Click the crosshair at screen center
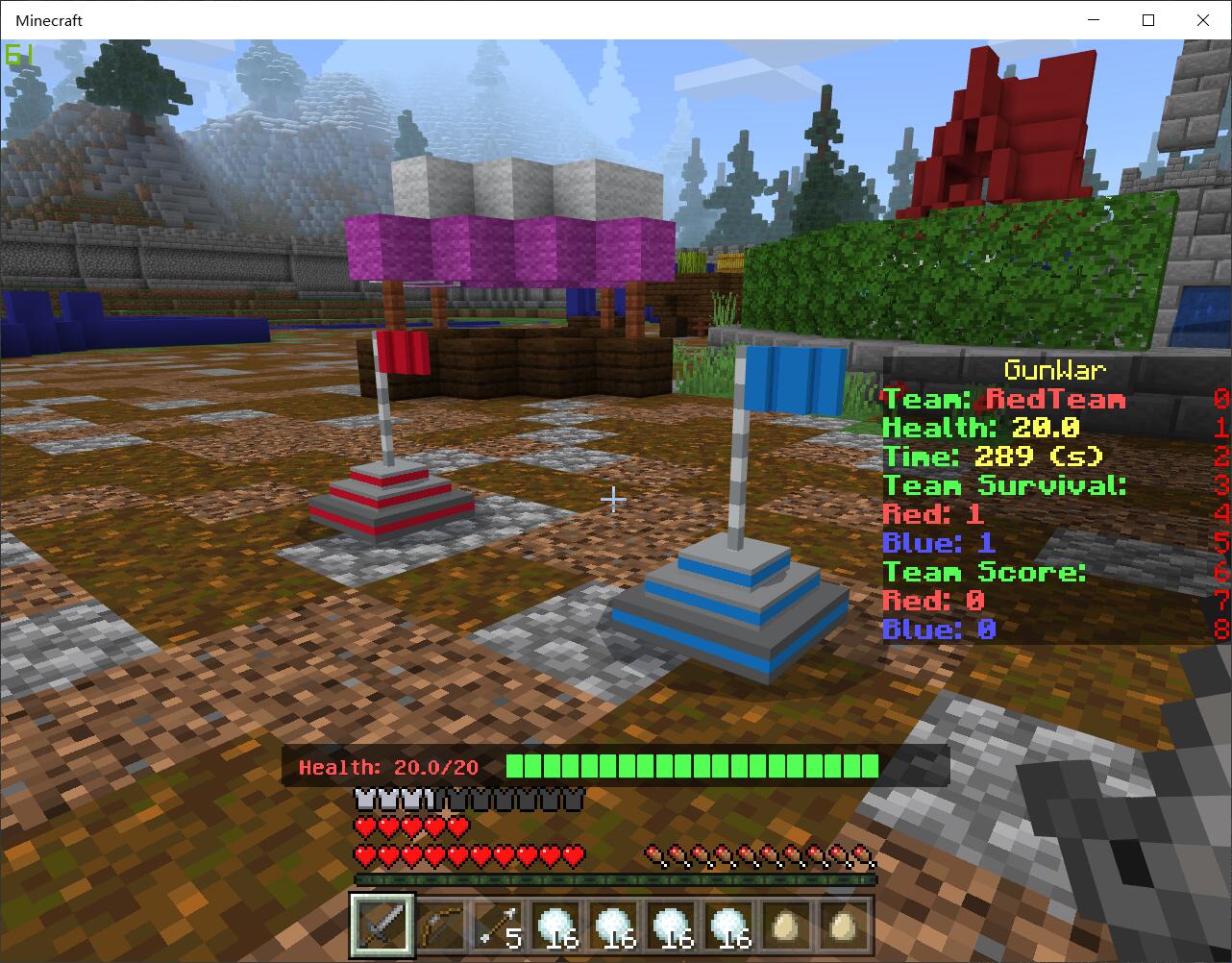The image size is (1232, 963). (x=614, y=499)
